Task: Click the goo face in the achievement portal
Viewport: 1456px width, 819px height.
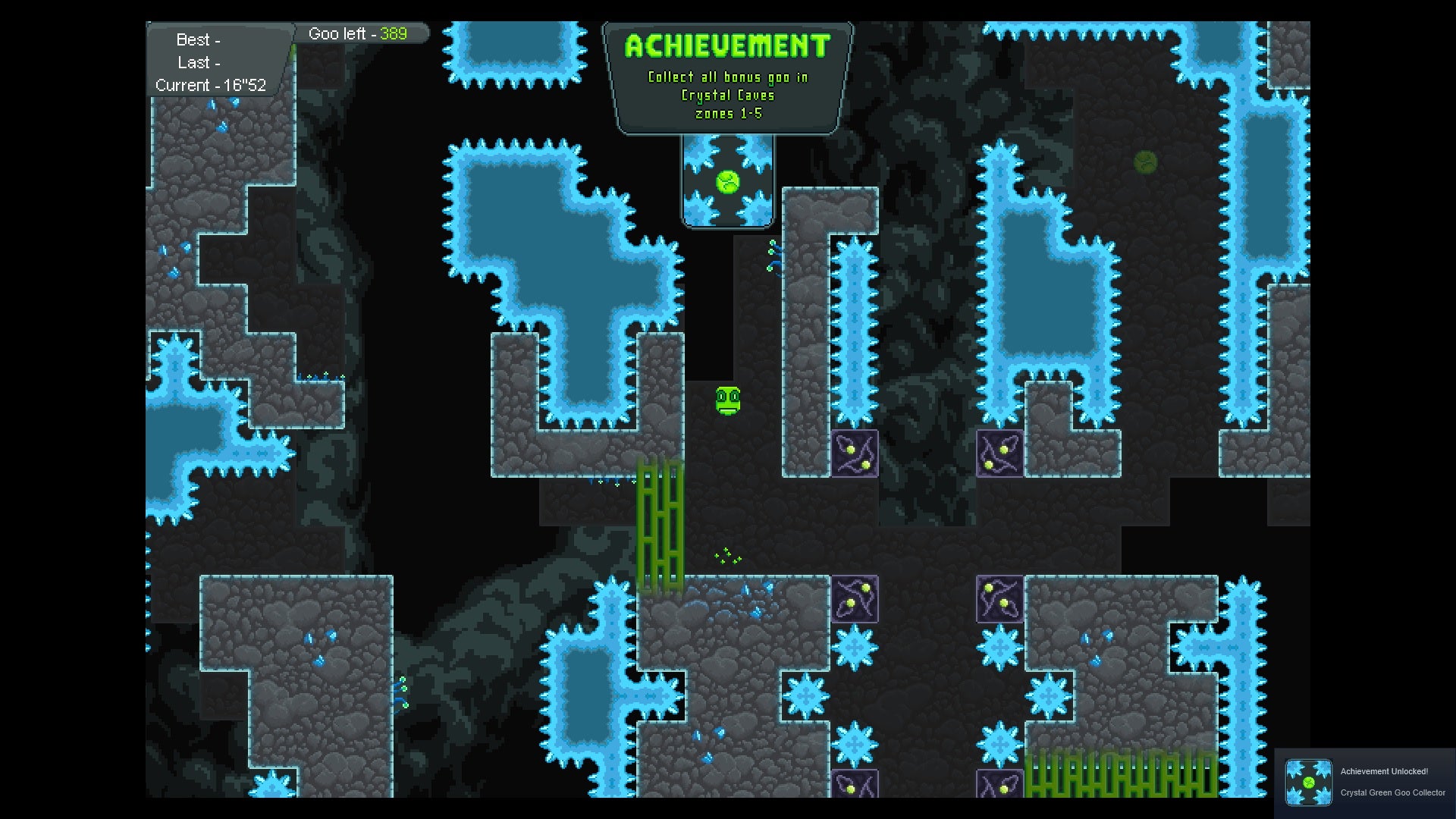Action: [727, 182]
